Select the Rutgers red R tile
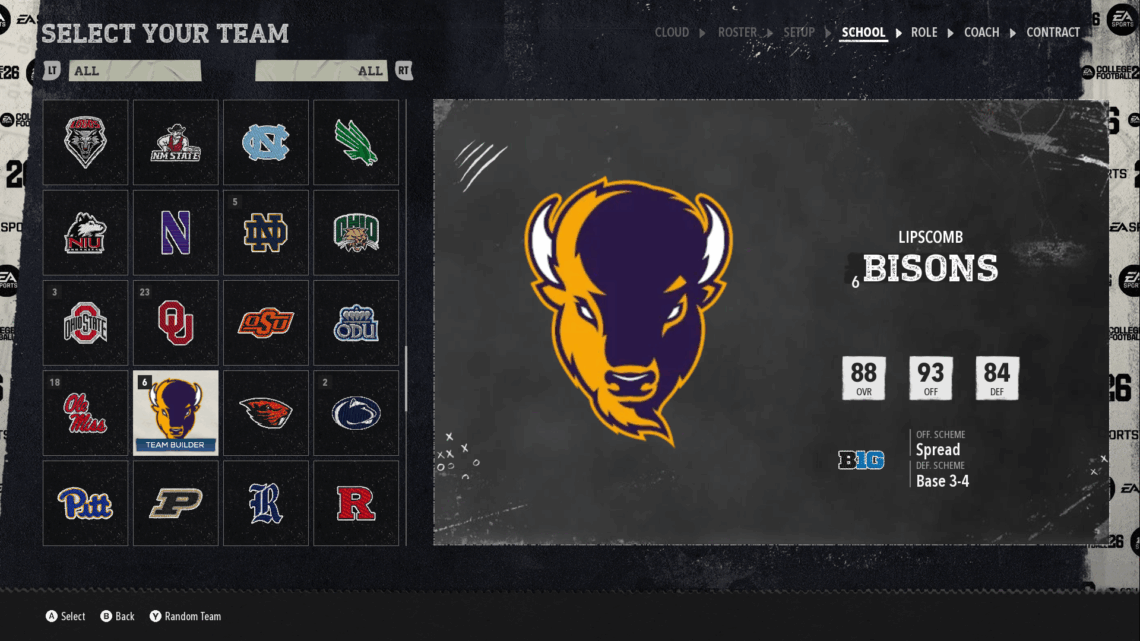The width and height of the screenshot is (1140, 641). (x=356, y=503)
